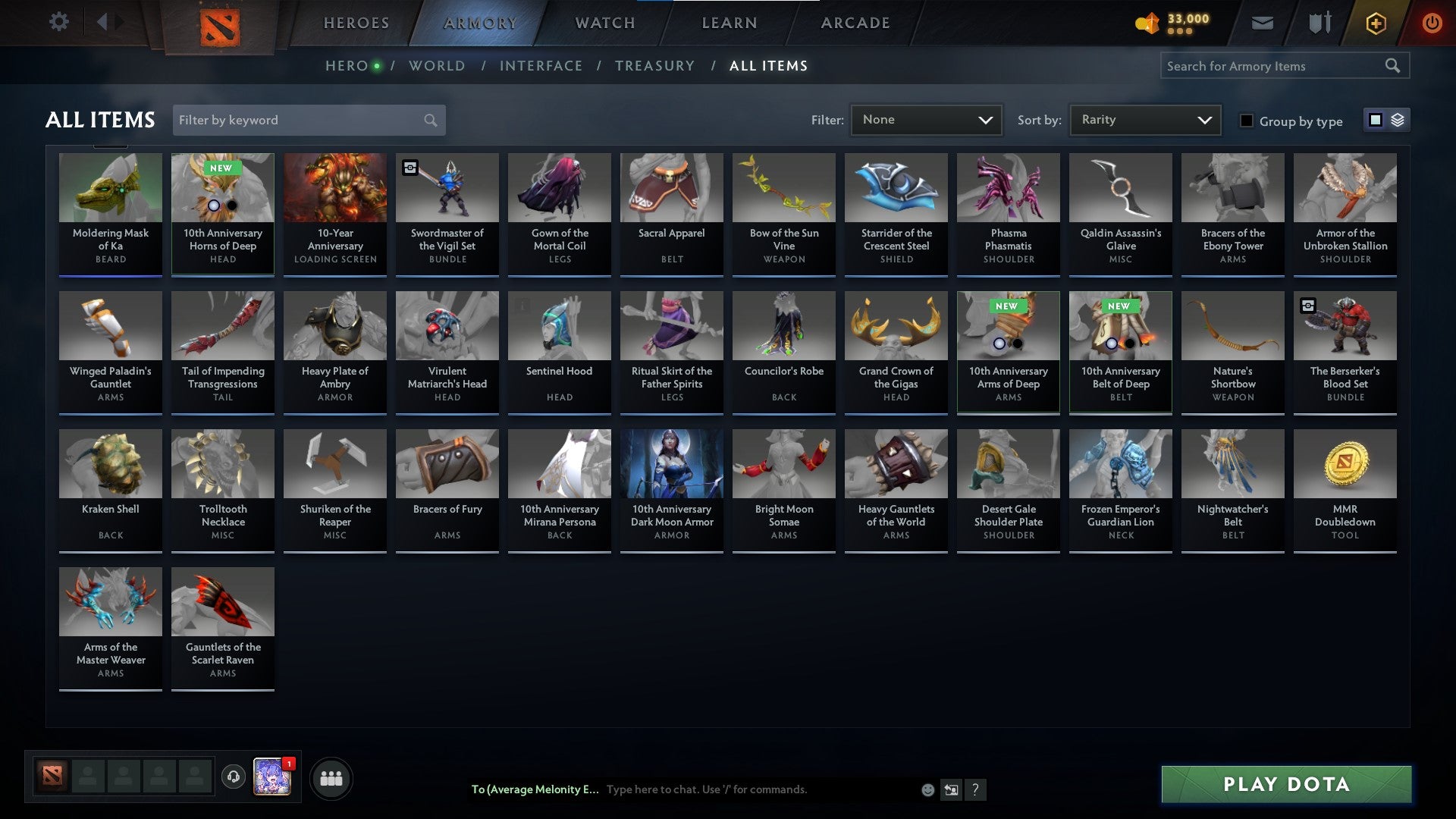Toggle the stacked-layers grid view icon

point(1398,120)
